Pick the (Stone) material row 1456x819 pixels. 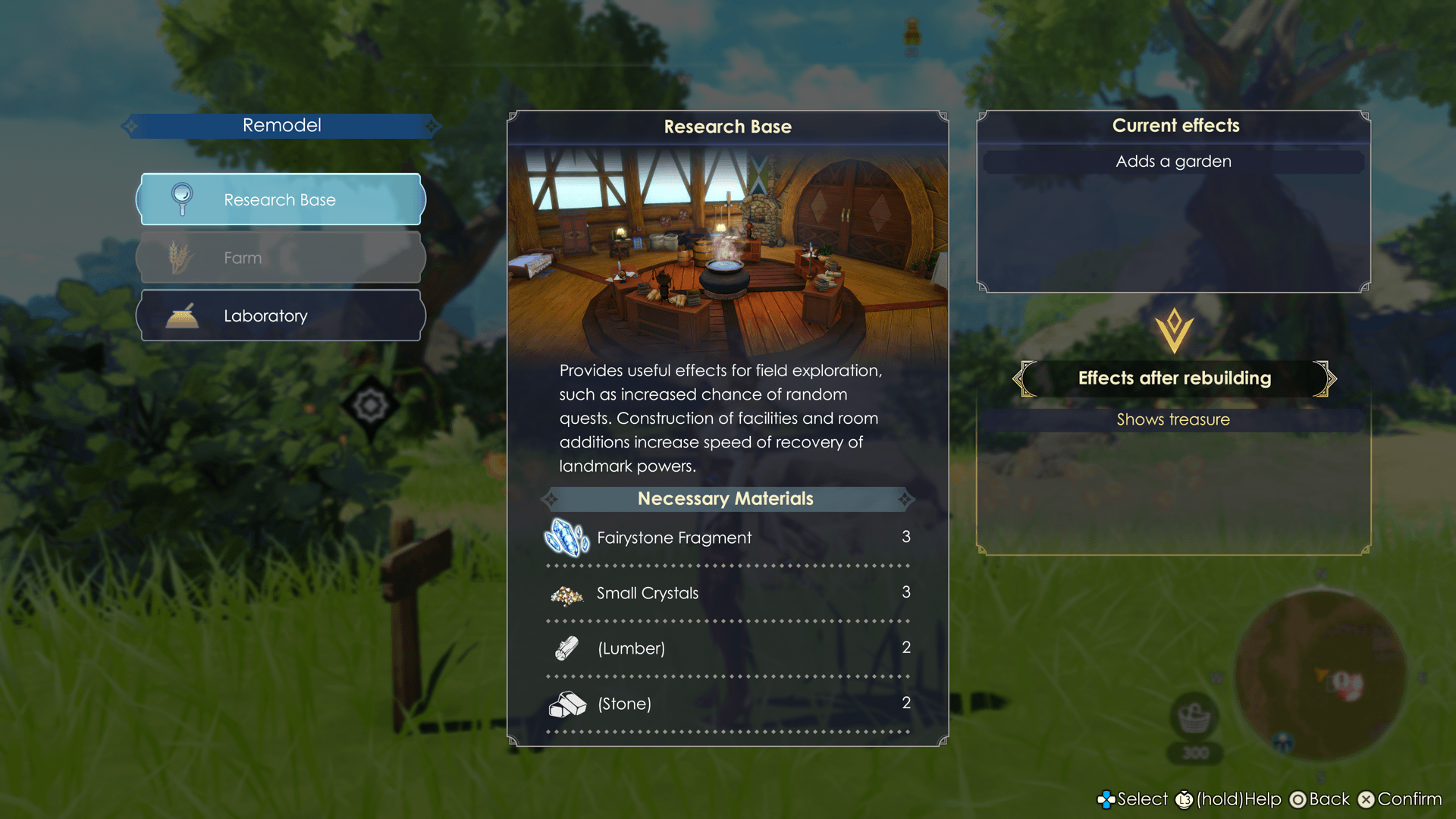(726, 704)
